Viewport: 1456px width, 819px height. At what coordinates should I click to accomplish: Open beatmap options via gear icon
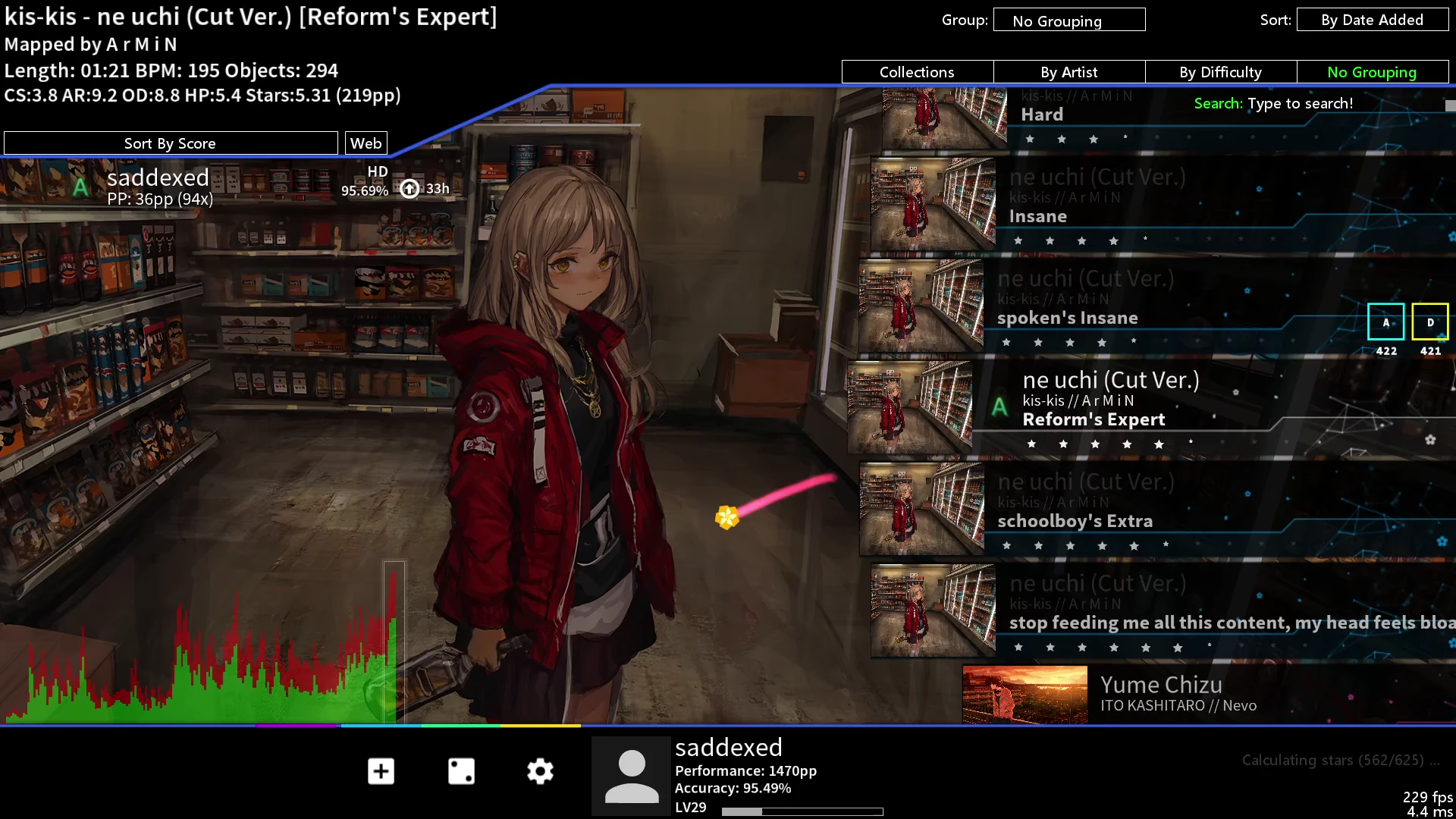point(540,771)
